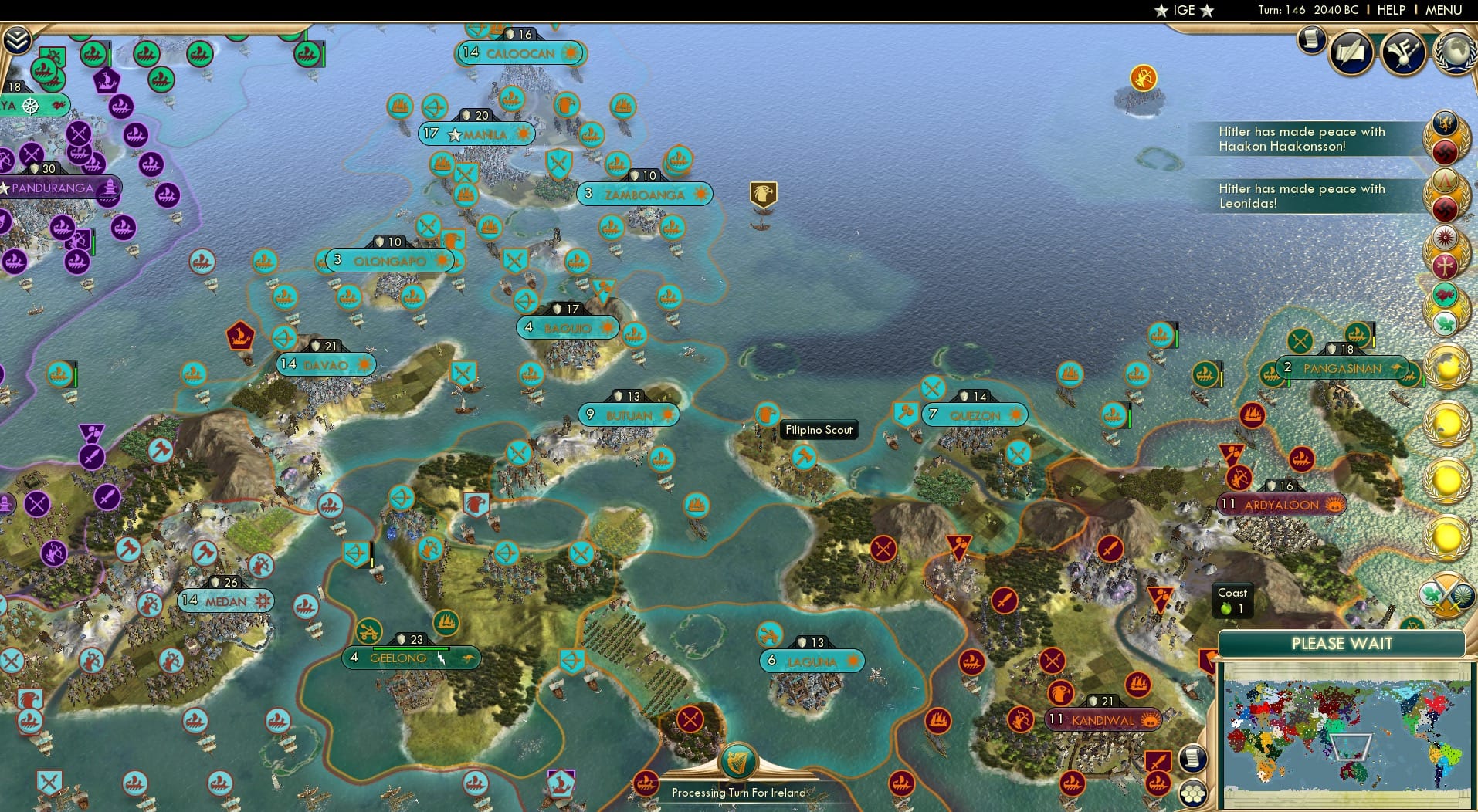This screenshot has width=1478, height=812.
Task: Select the Manila city banner
Action: (x=477, y=134)
